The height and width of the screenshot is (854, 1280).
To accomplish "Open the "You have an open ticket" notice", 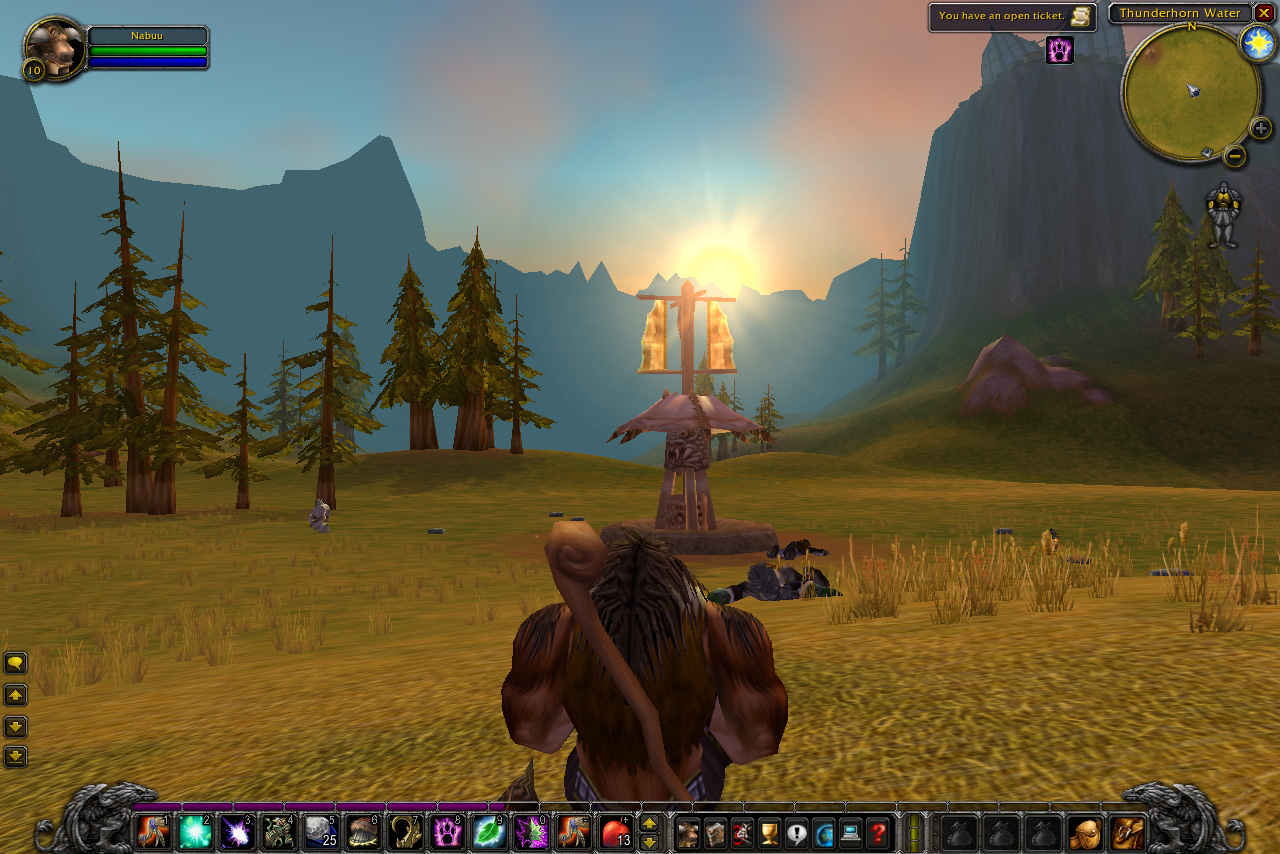I will click(1012, 16).
